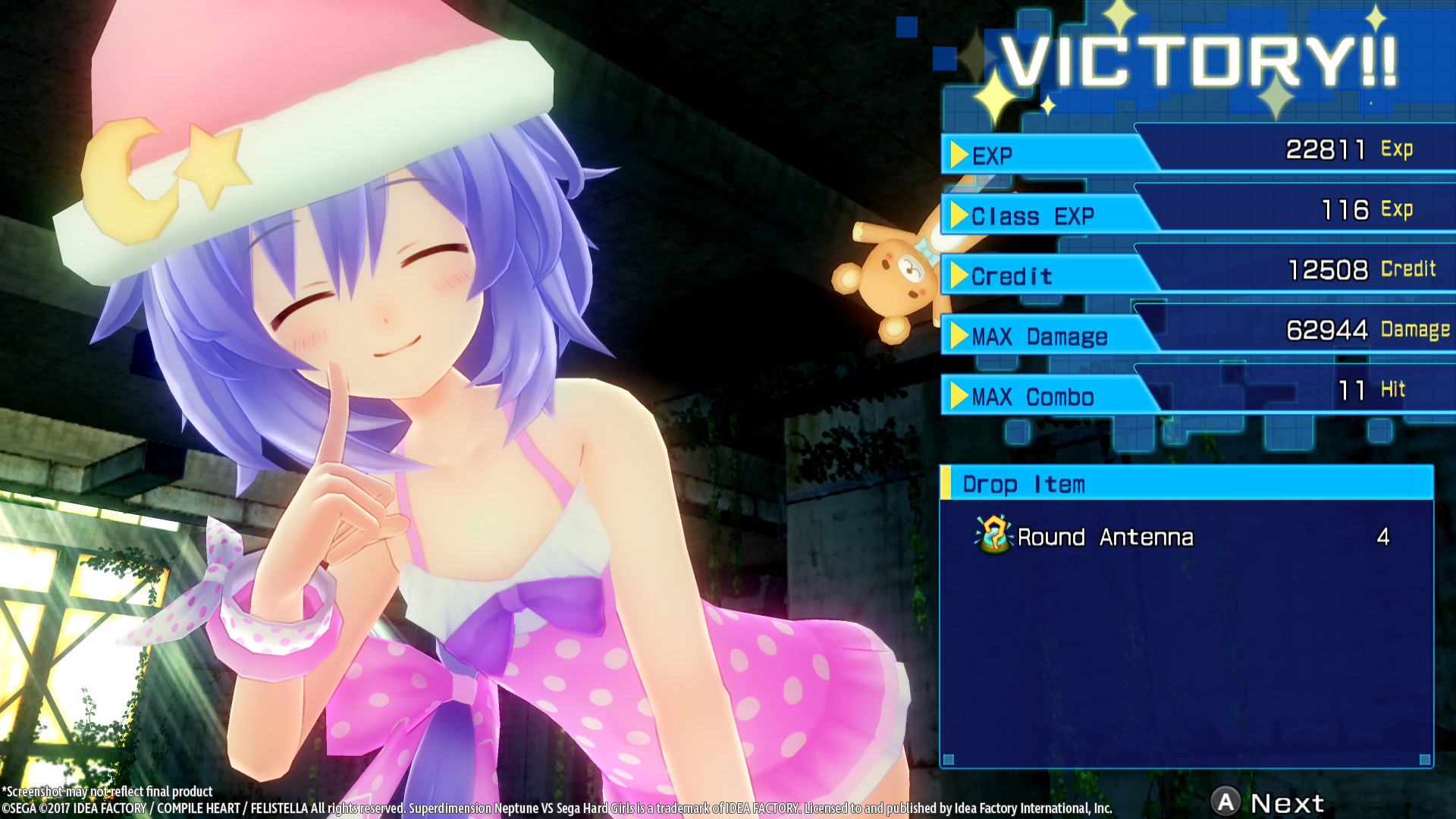Click the arrow icon next to Class EXP
The height and width of the screenshot is (819, 1456).
[961, 216]
